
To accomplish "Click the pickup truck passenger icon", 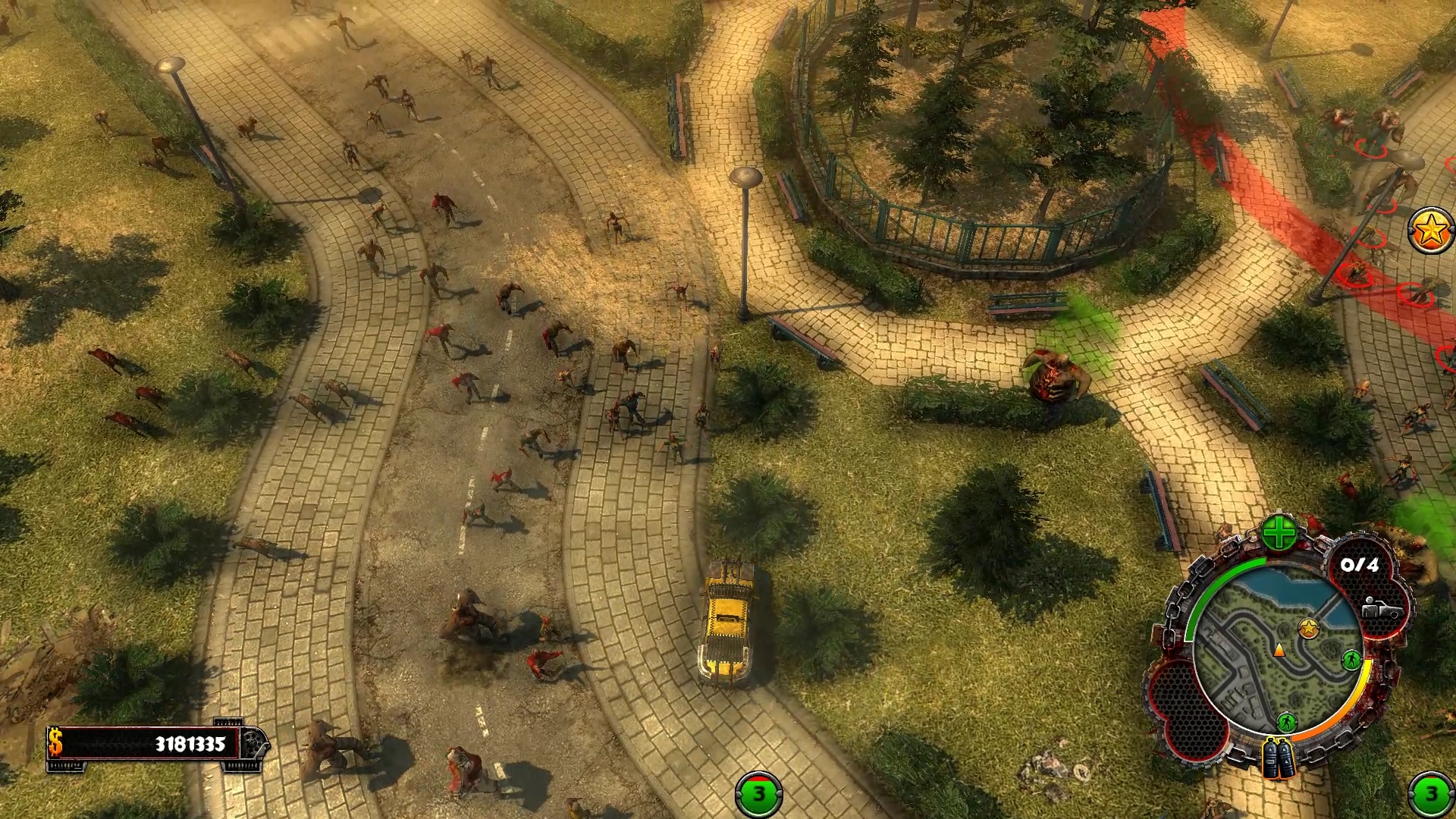I will [x=1381, y=609].
